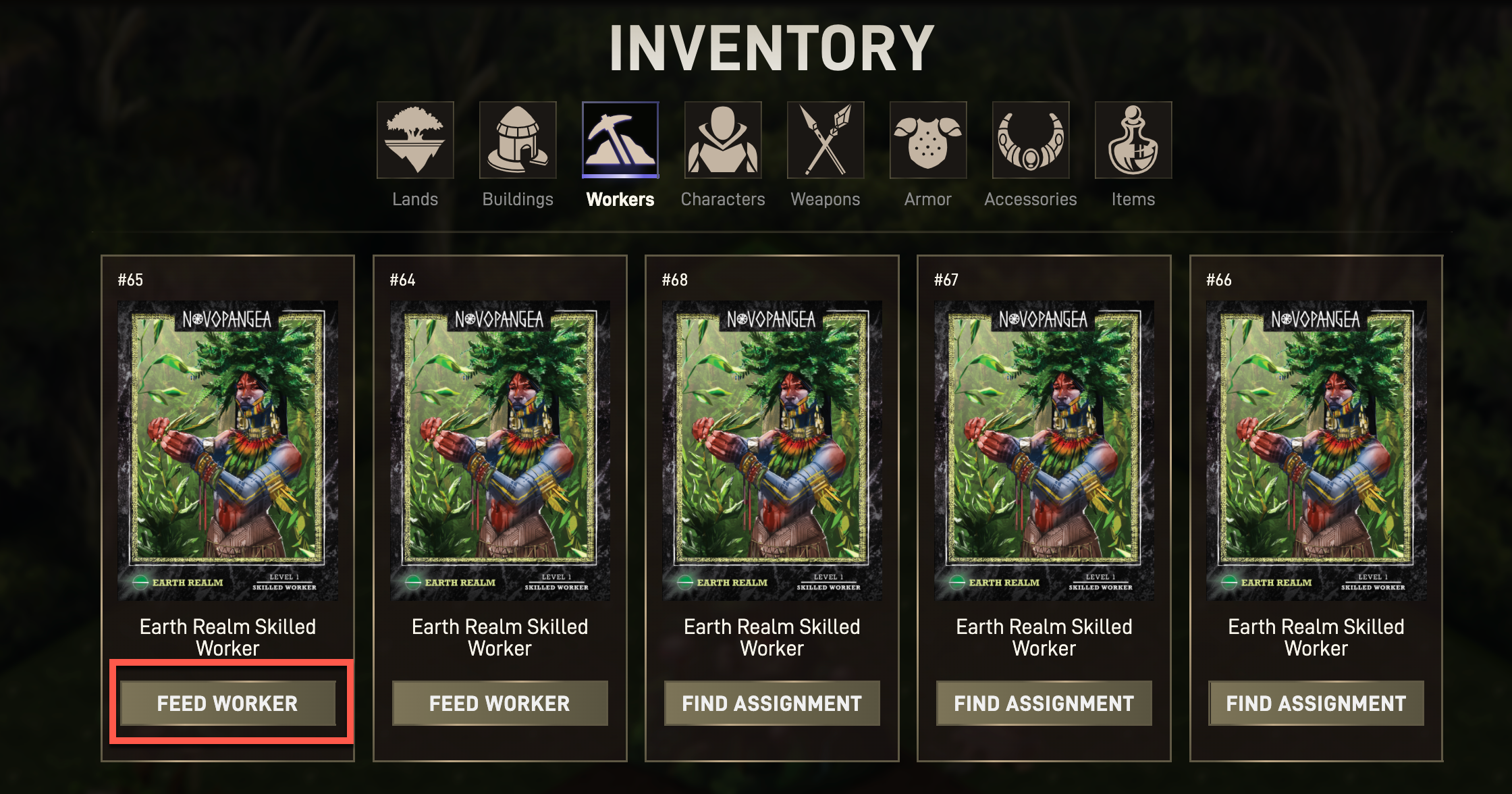Find assignment for worker #68

[x=772, y=704]
